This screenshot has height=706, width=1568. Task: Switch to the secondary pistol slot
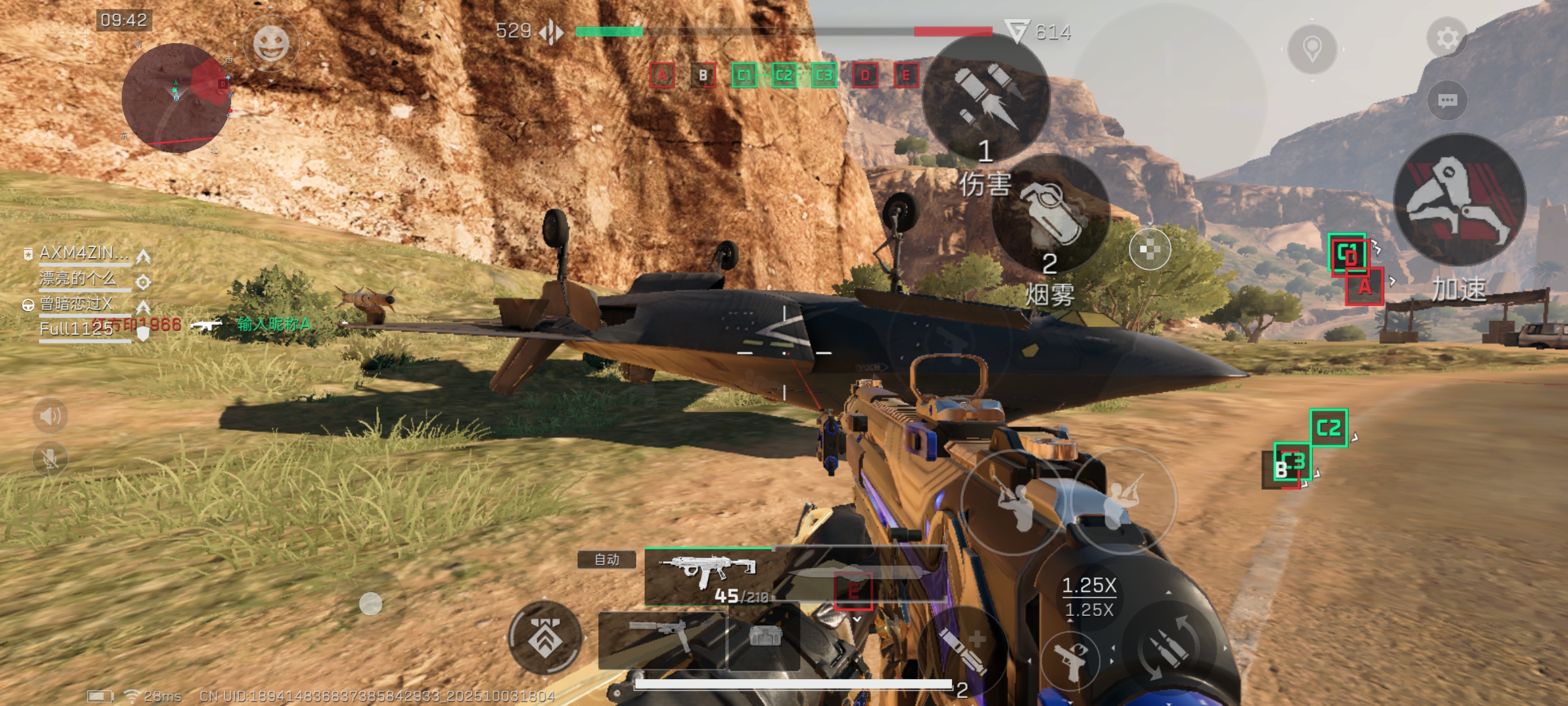pyautogui.click(x=662, y=640)
